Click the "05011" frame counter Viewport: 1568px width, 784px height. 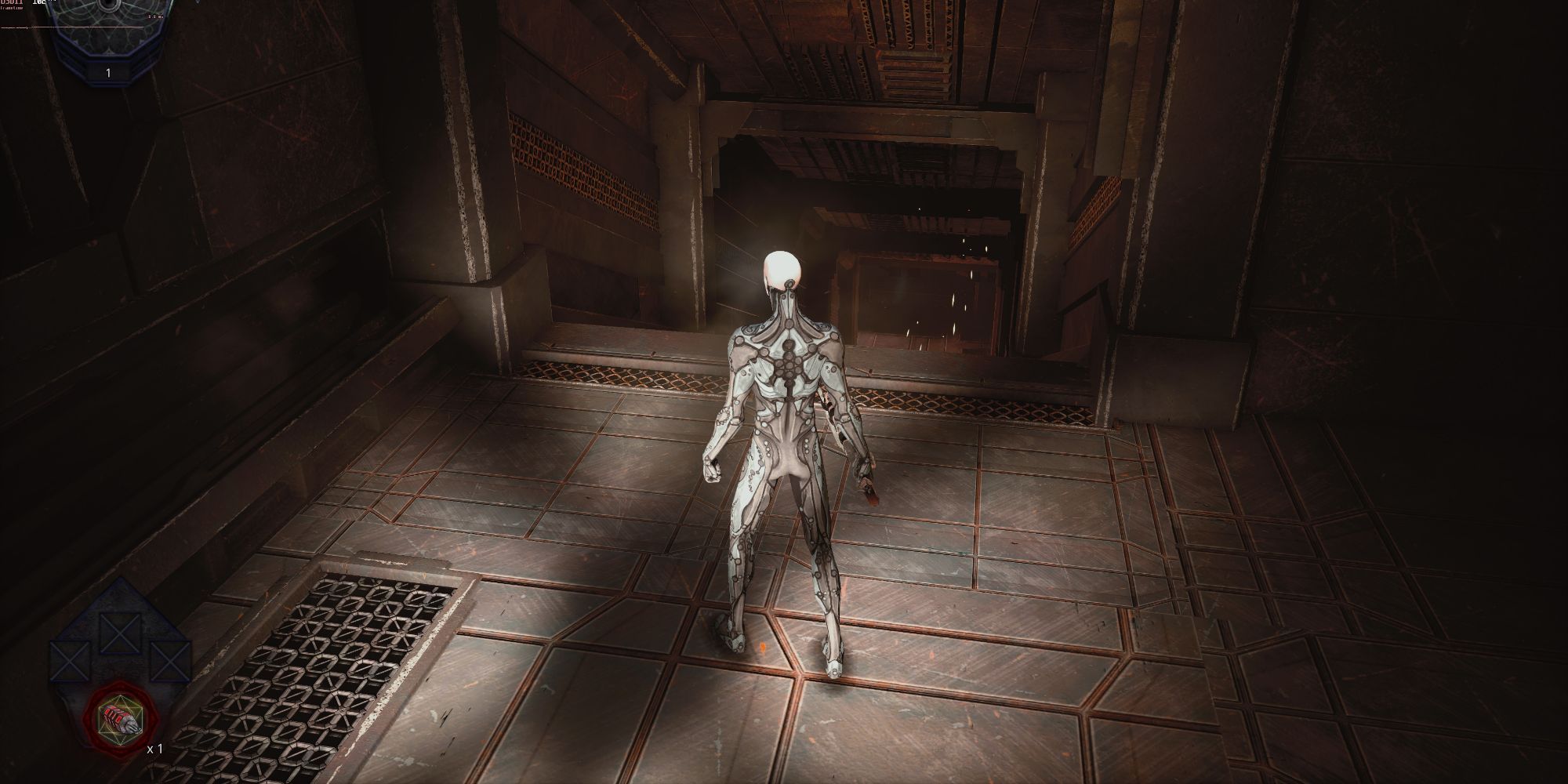click(x=11, y=3)
